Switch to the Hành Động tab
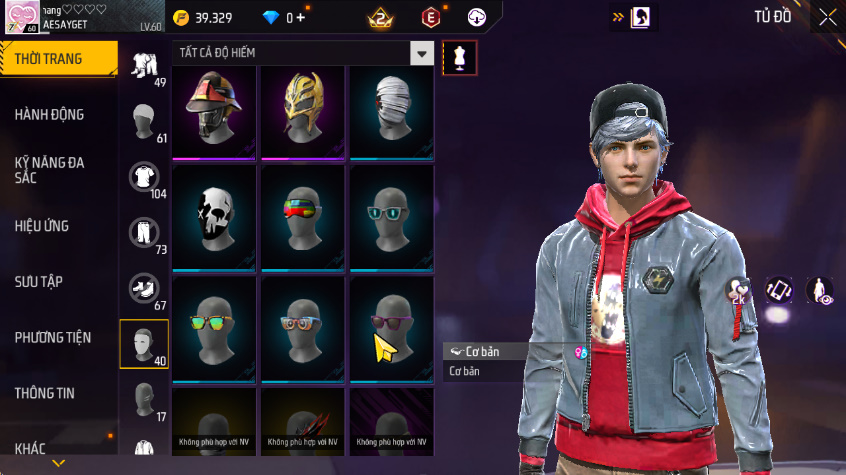 point(50,115)
